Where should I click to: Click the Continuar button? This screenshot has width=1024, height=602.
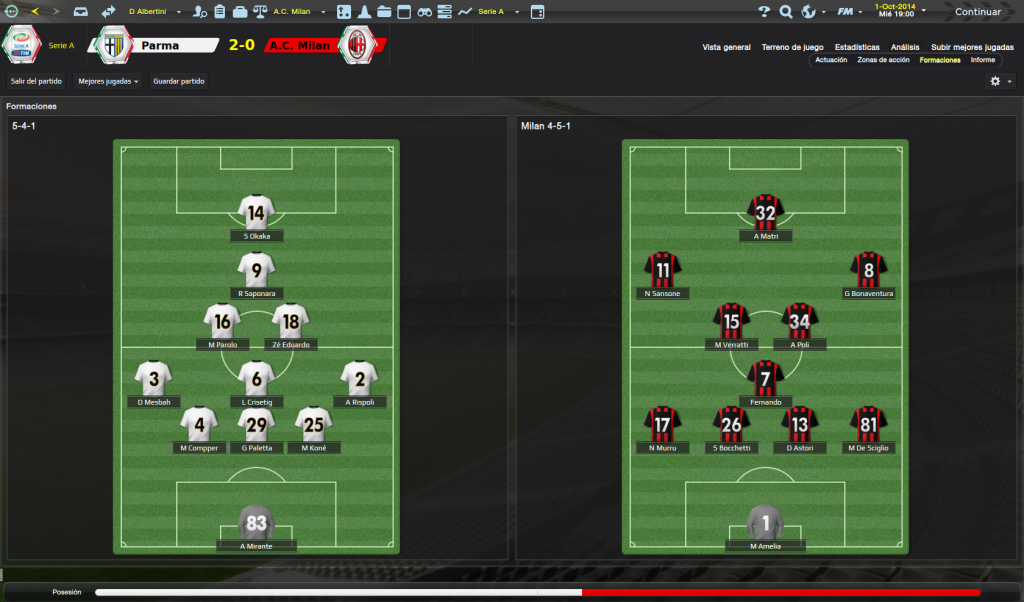[x=977, y=12]
